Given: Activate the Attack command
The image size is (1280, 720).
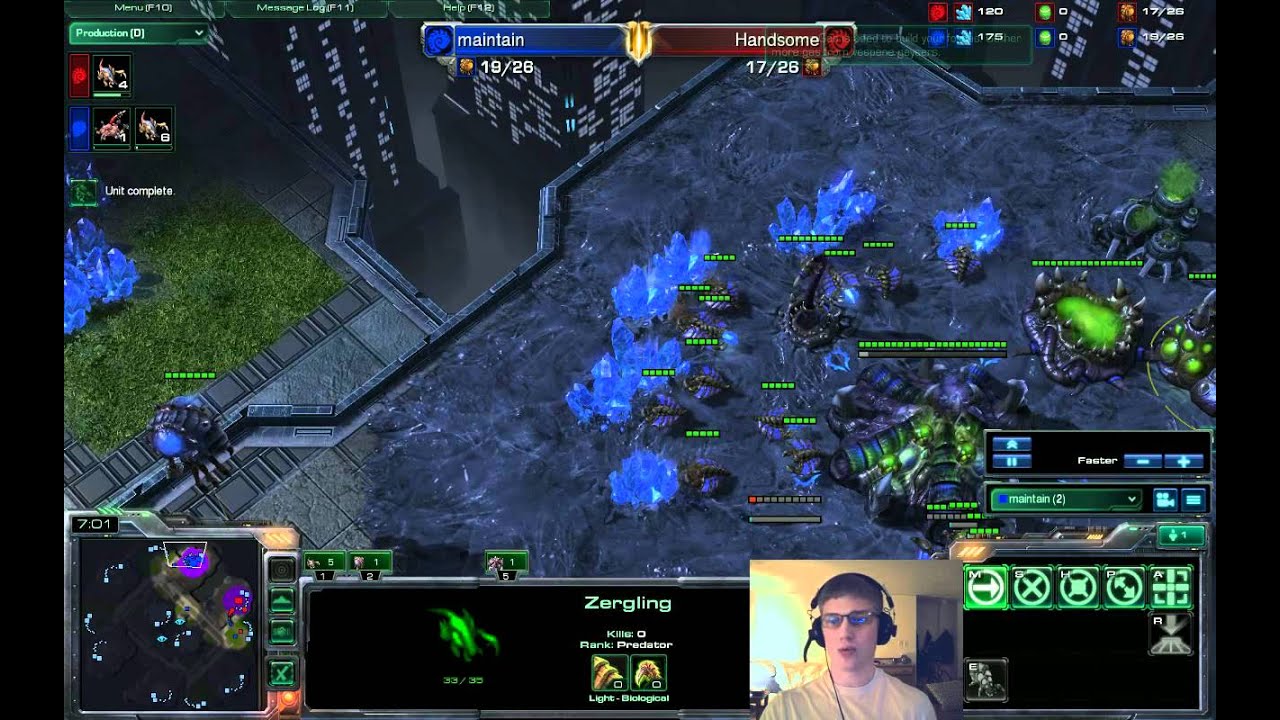Looking at the screenshot, I should [1171, 587].
